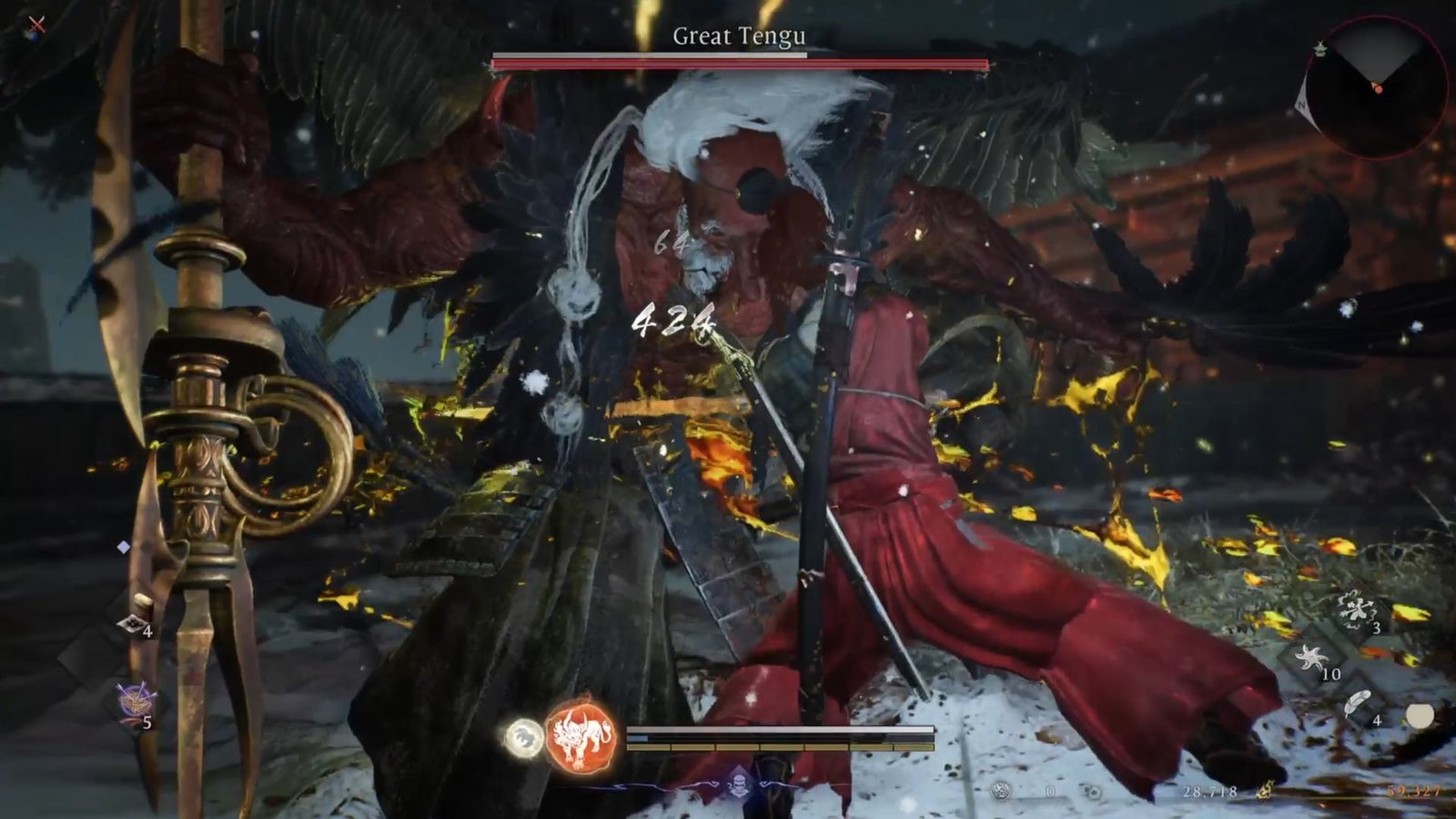Screen dimensions: 1456x819
Task: Select the shuriken item showing 4 remaining
Action: (133, 622)
